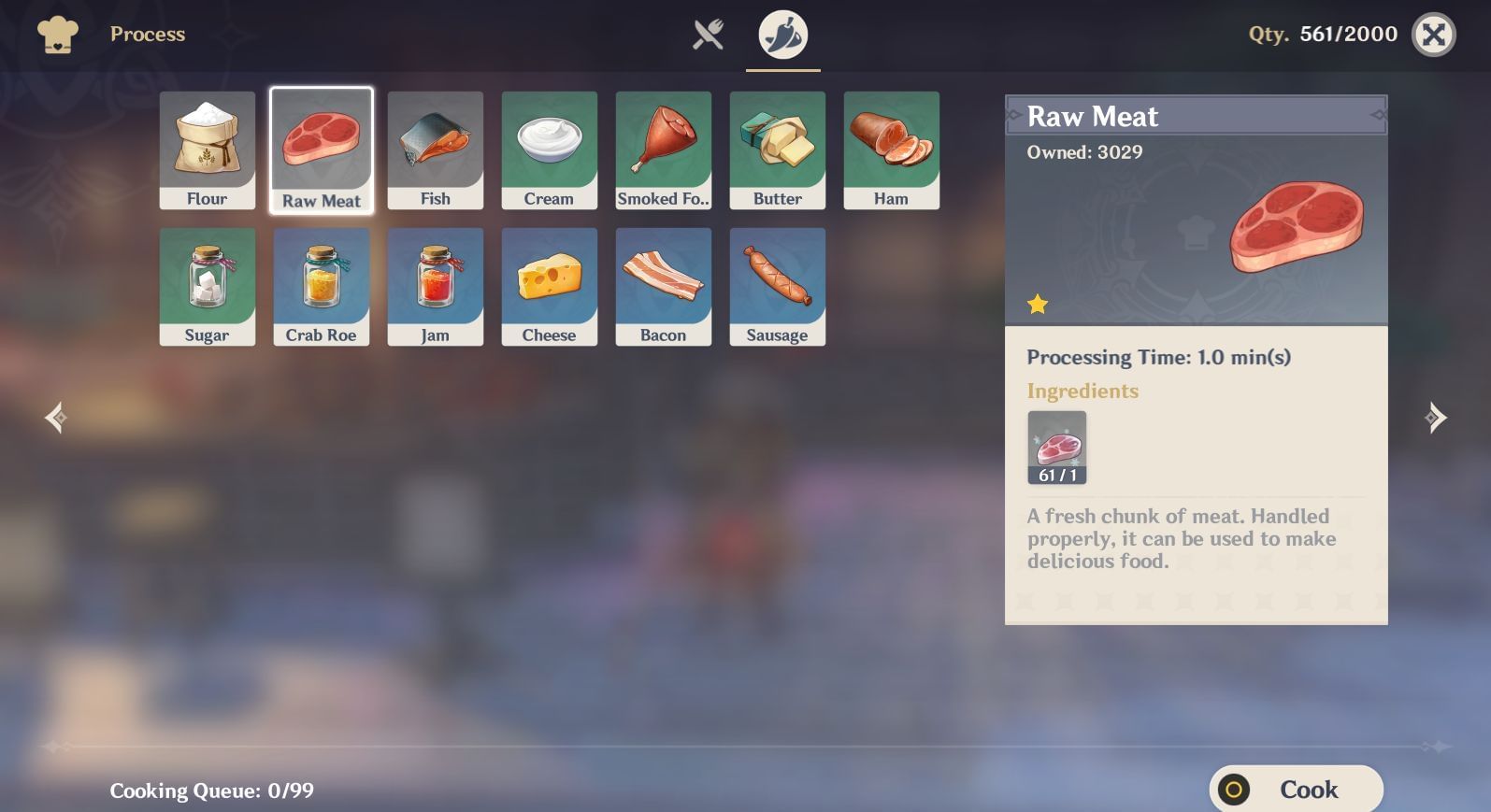Select the Flour ingredient icon
This screenshot has height=812, width=1491.
click(x=207, y=150)
